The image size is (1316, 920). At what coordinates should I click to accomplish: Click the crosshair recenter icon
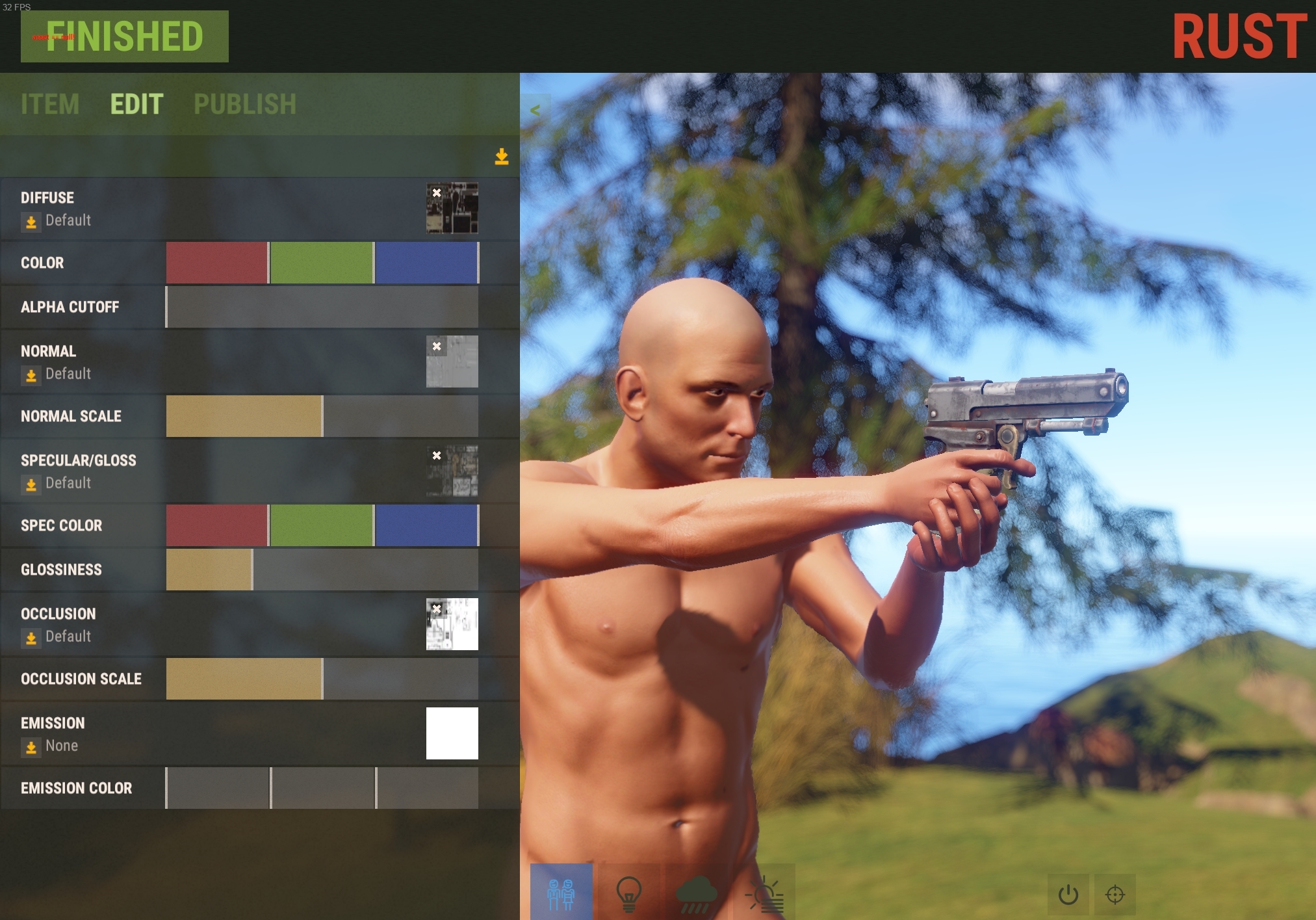click(1115, 894)
